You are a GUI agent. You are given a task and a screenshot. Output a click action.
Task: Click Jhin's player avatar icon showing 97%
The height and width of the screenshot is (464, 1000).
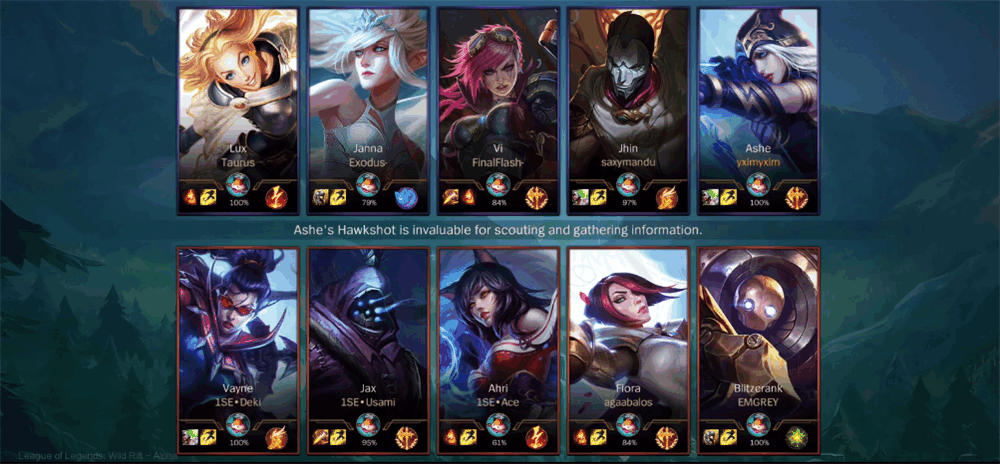(628, 185)
